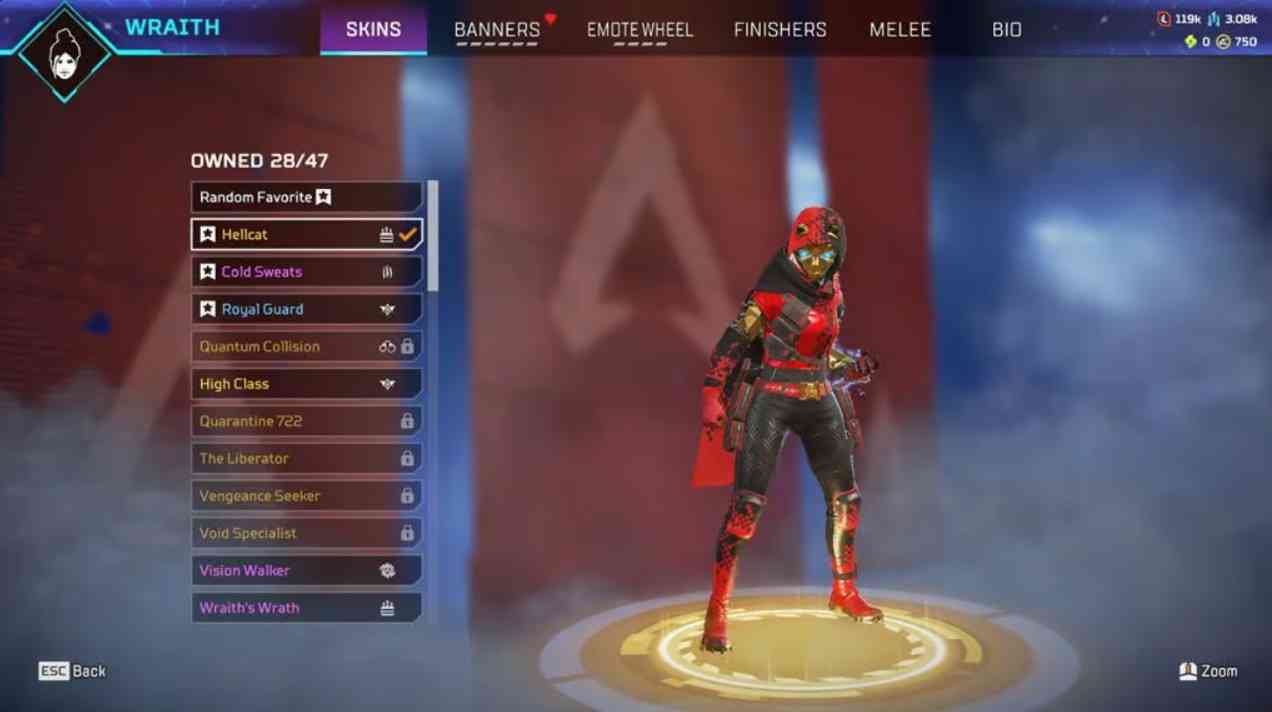Image resolution: width=1272 pixels, height=712 pixels.
Task: Pick the Cold Sweats skin
Action: click(306, 272)
